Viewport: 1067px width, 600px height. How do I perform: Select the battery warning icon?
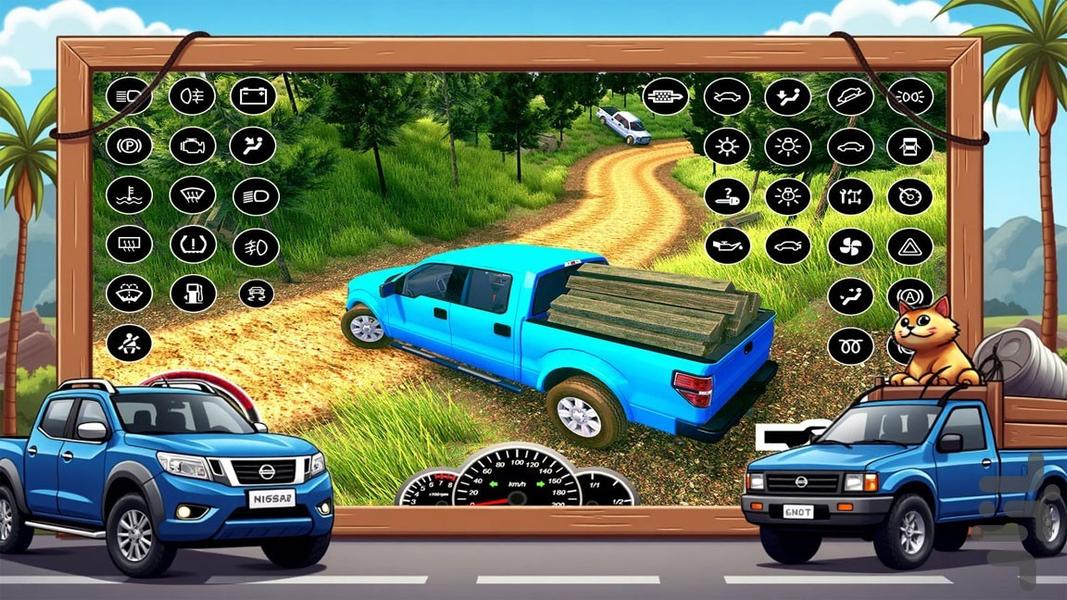click(x=253, y=96)
